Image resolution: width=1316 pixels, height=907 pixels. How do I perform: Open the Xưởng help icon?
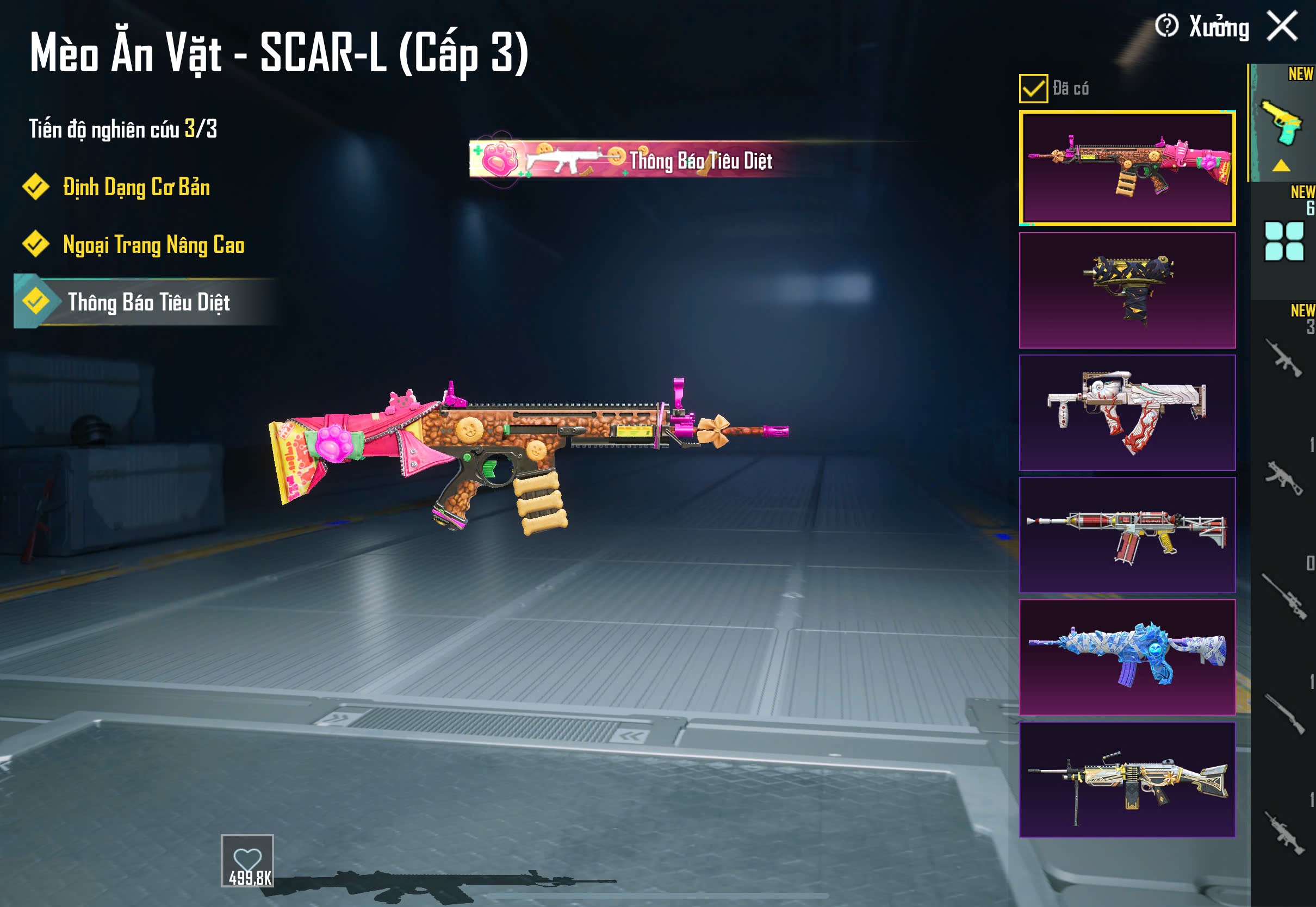(1166, 26)
